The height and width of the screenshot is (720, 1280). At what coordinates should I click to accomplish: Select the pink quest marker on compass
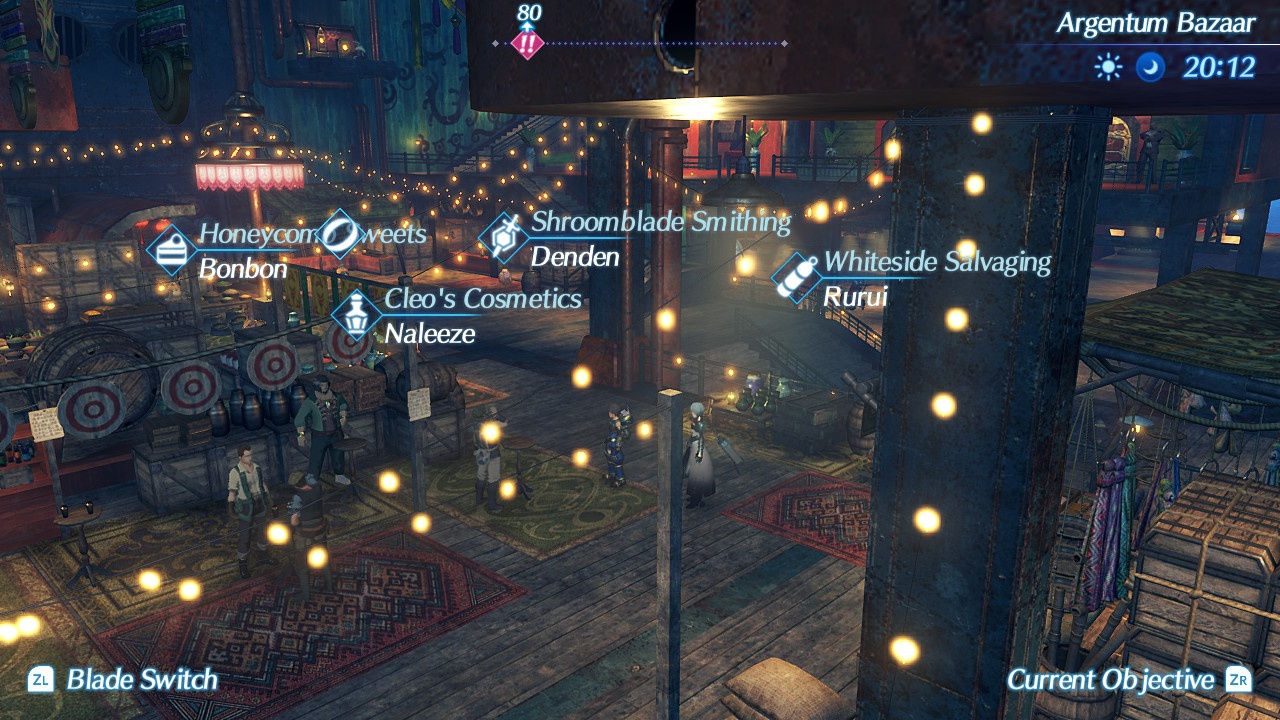(x=527, y=43)
